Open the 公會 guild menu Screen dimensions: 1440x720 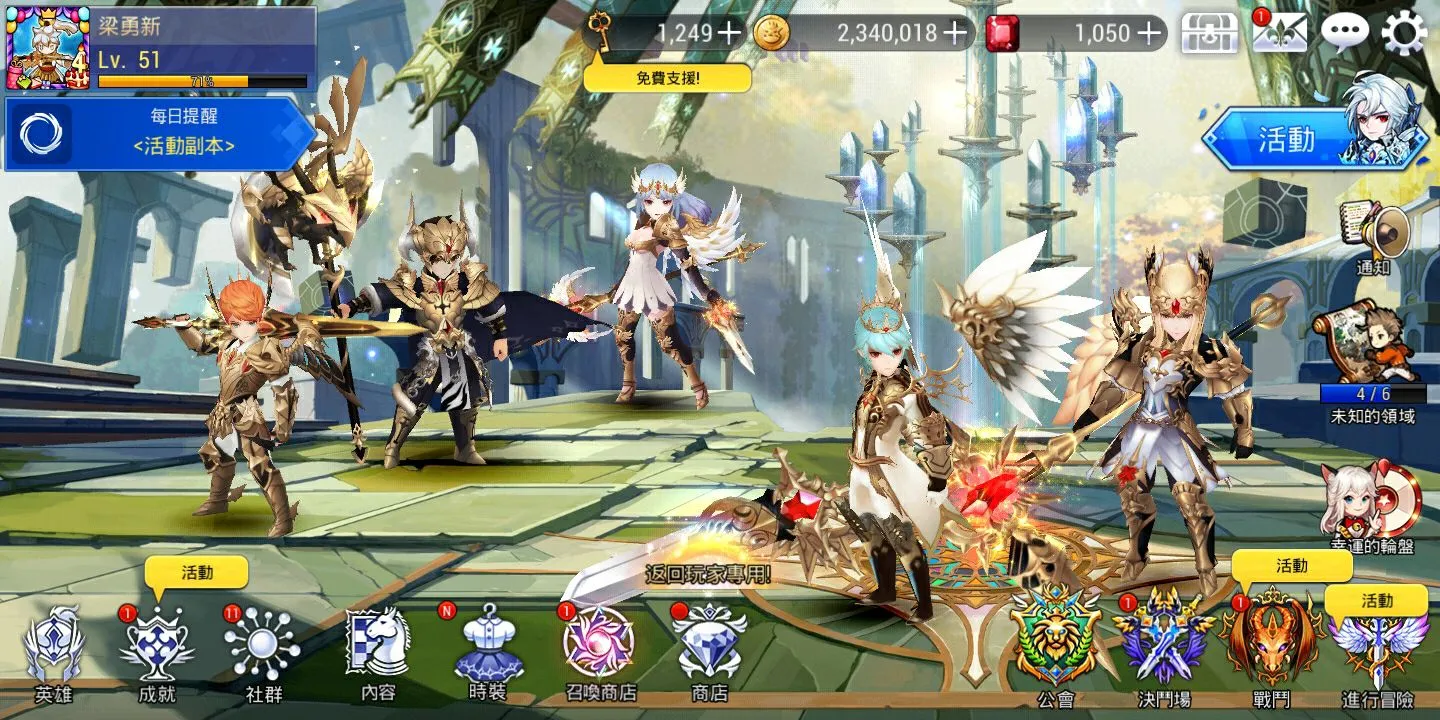[1055, 643]
